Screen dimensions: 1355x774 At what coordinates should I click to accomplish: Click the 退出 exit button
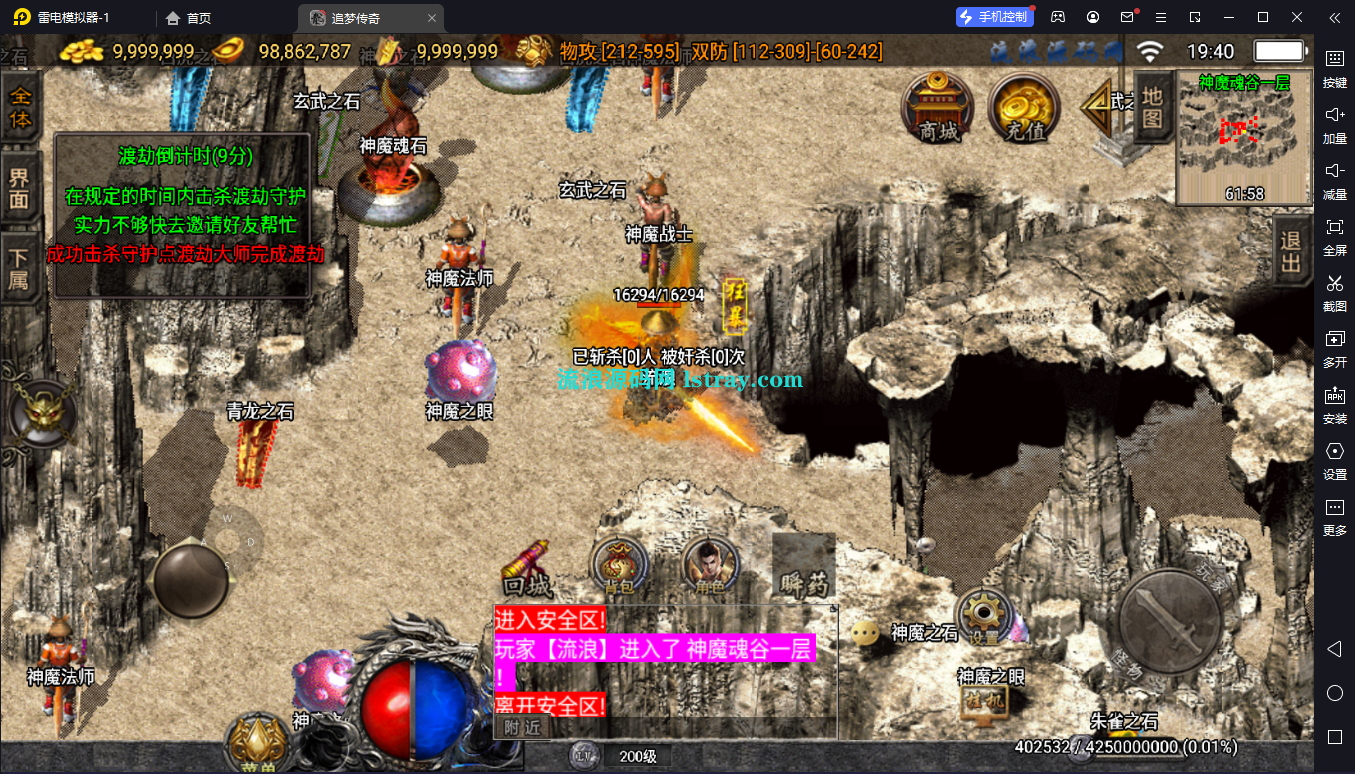click(1291, 251)
